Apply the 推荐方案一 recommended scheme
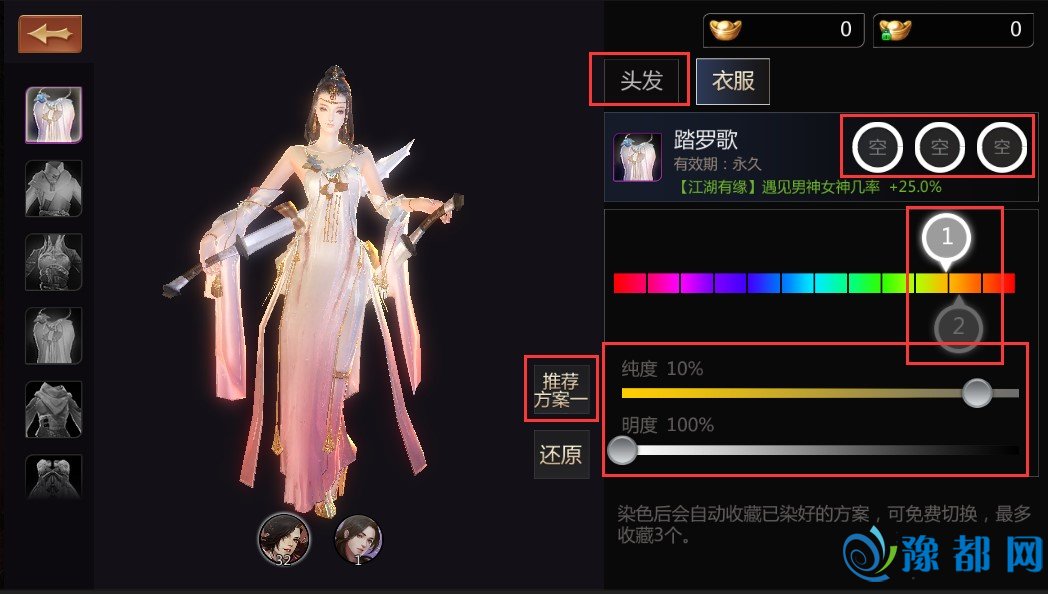The height and width of the screenshot is (594, 1048). [x=561, y=390]
